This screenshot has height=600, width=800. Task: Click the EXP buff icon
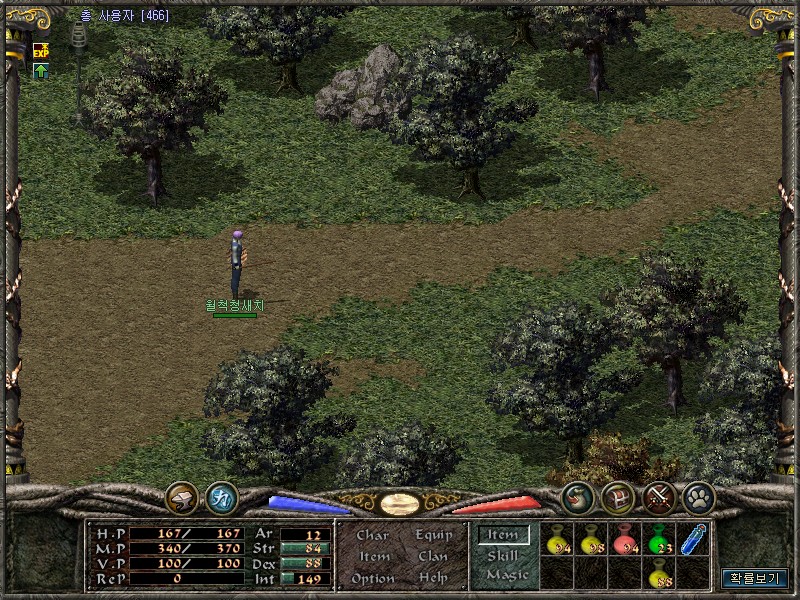tap(41, 49)
